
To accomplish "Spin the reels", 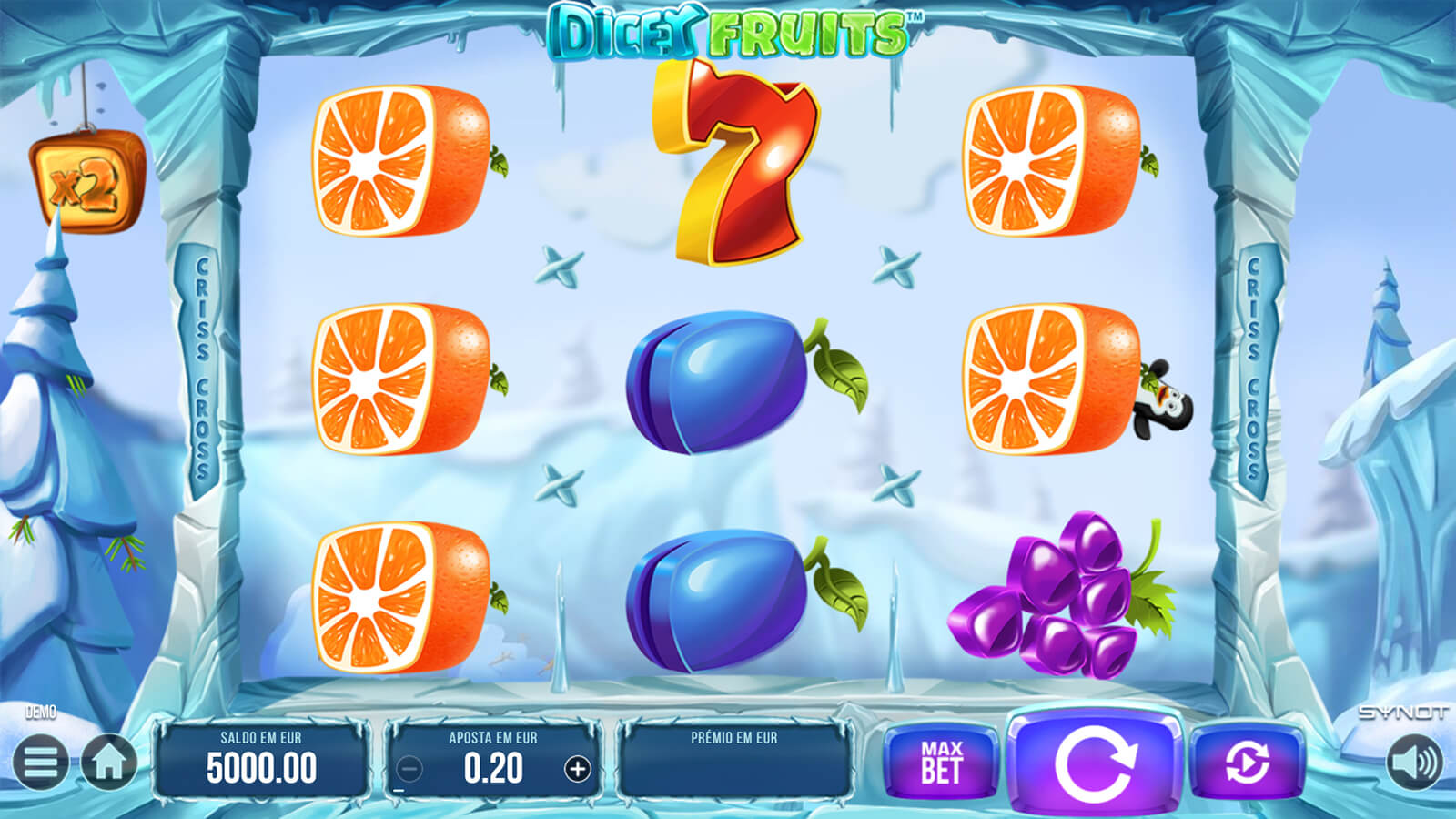I will tap(1095, 763).
